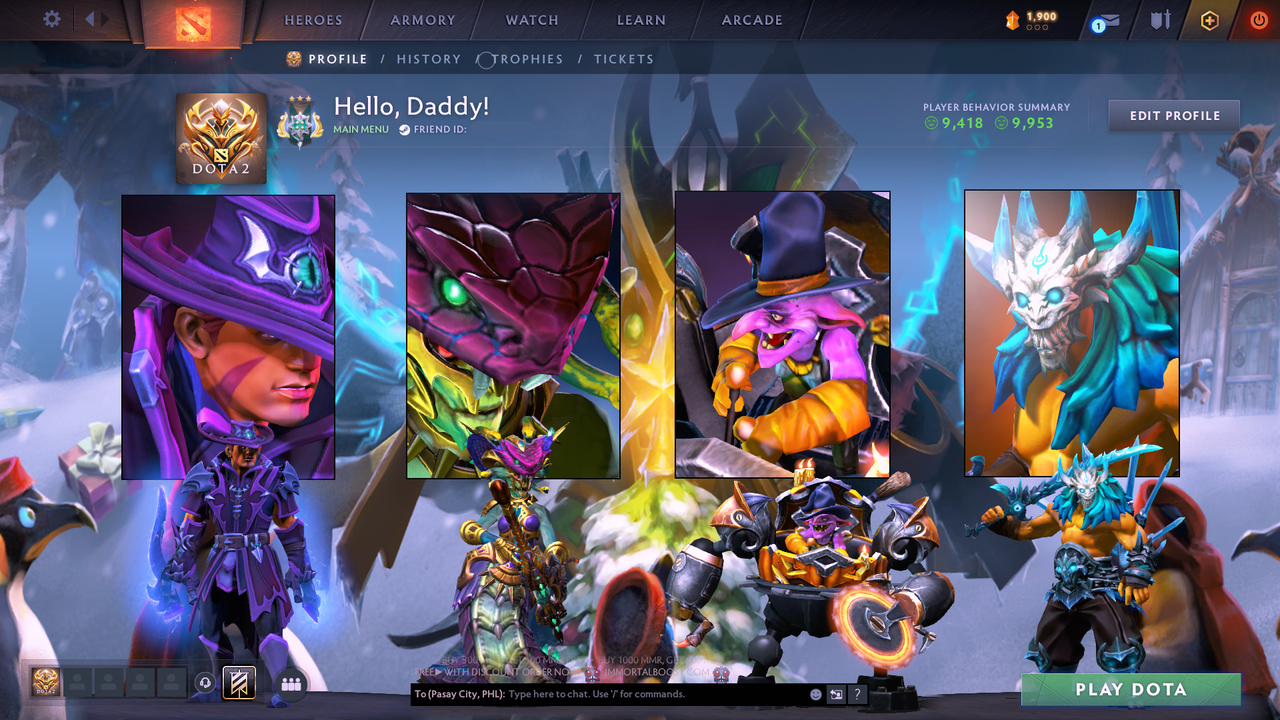
Task: Open the Dota Plus subscription page
Action: tap(1209, 18)
